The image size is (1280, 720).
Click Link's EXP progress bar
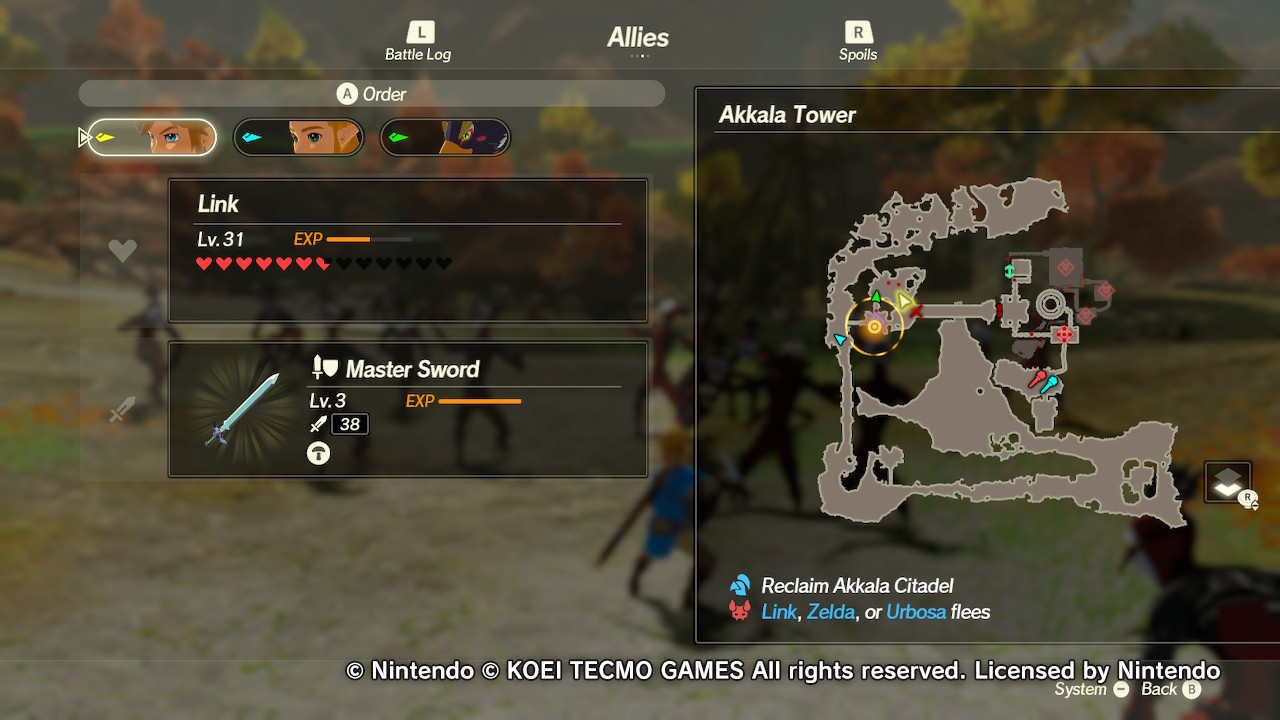click(x=371, y=239)
